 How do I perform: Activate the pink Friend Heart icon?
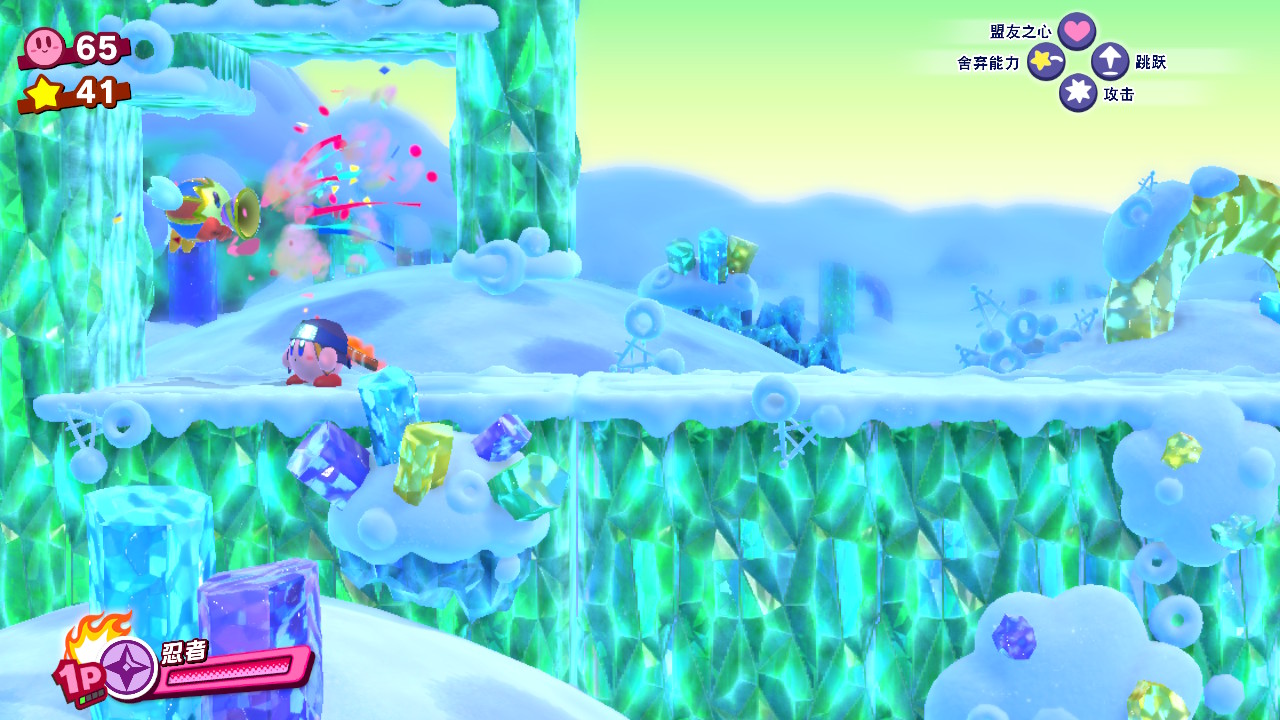coord(1076,31)
